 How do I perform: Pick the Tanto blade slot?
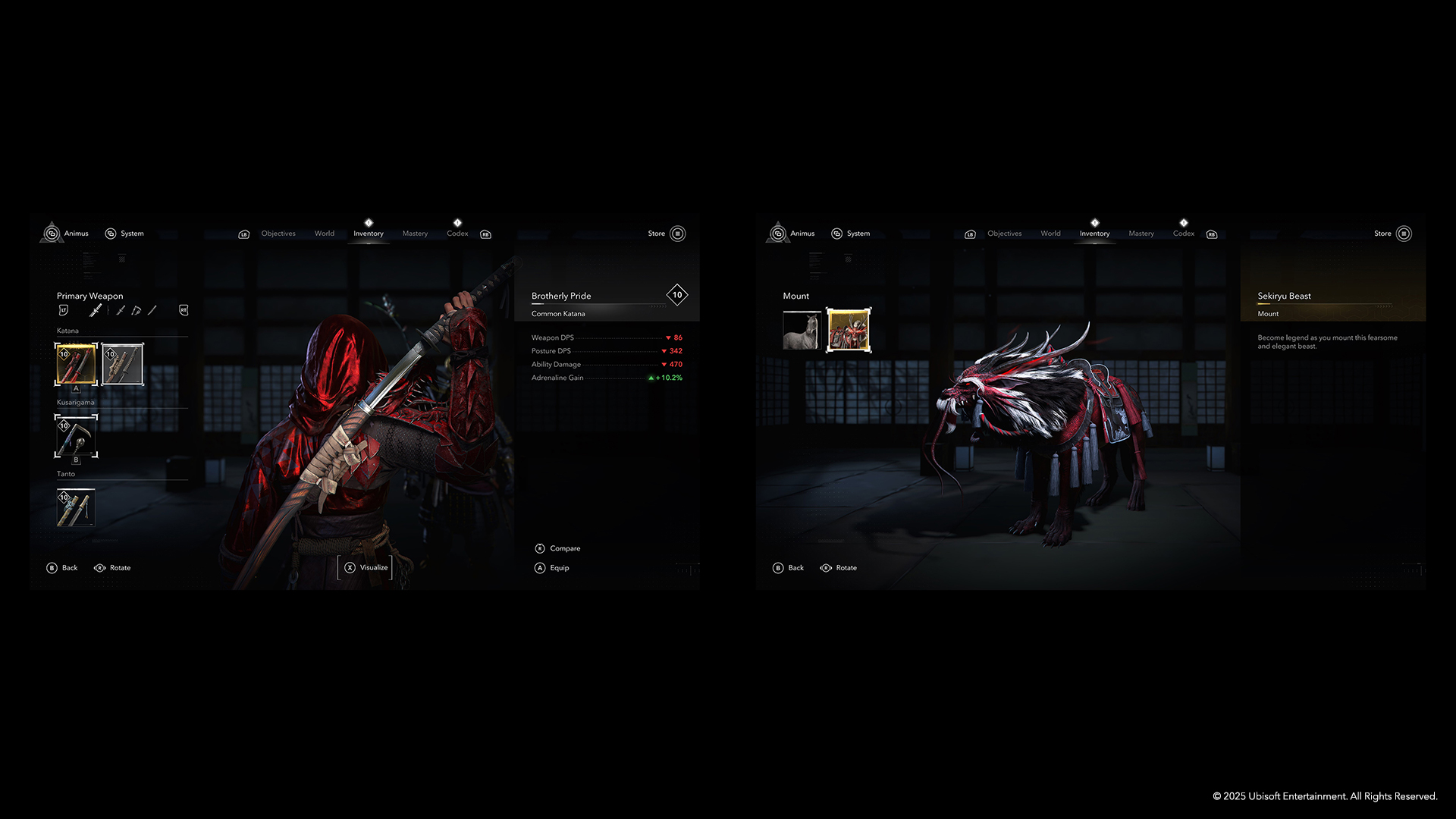click(76, 507)
